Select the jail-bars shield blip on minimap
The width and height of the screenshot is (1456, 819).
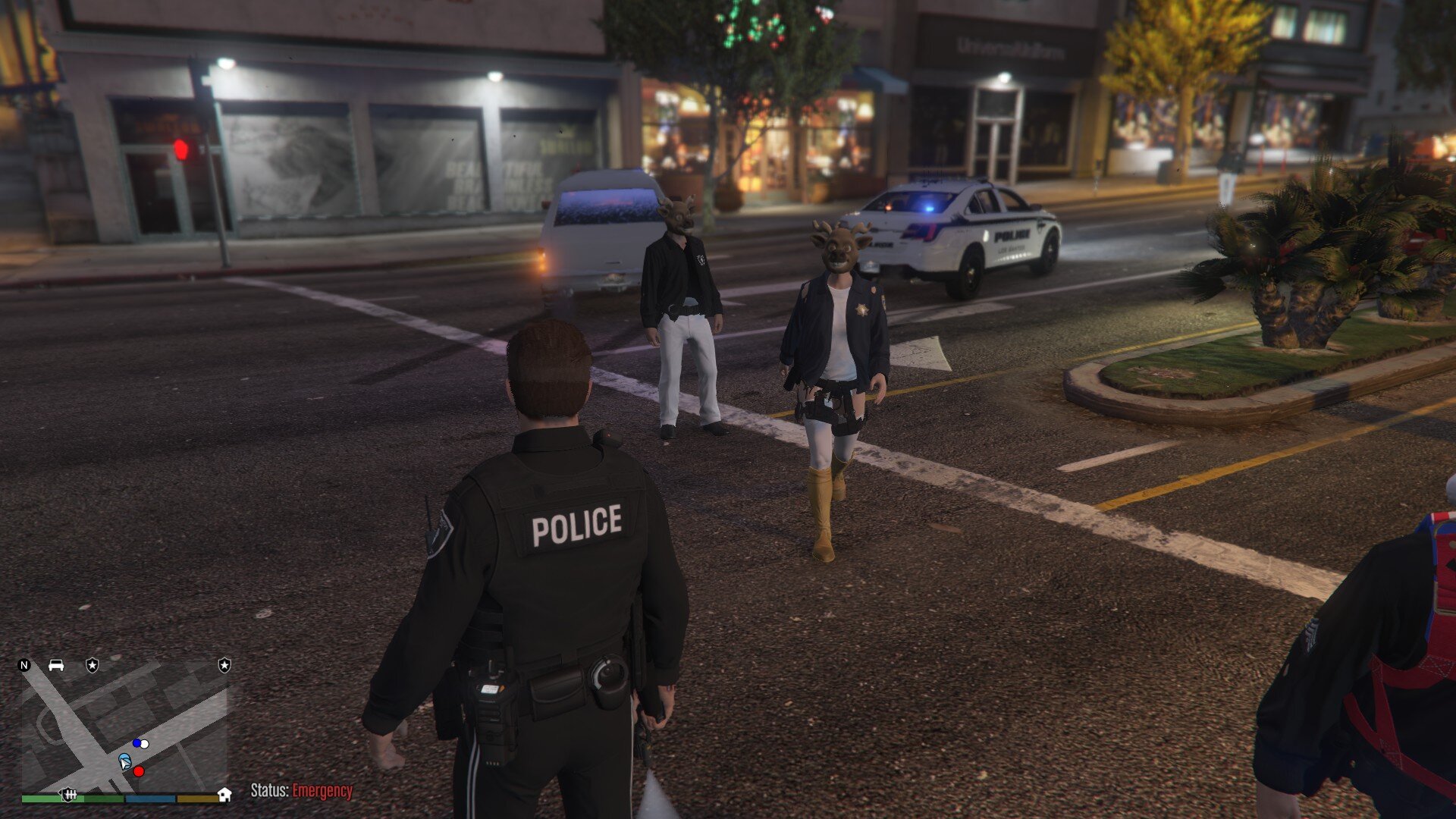pos(70,794)
